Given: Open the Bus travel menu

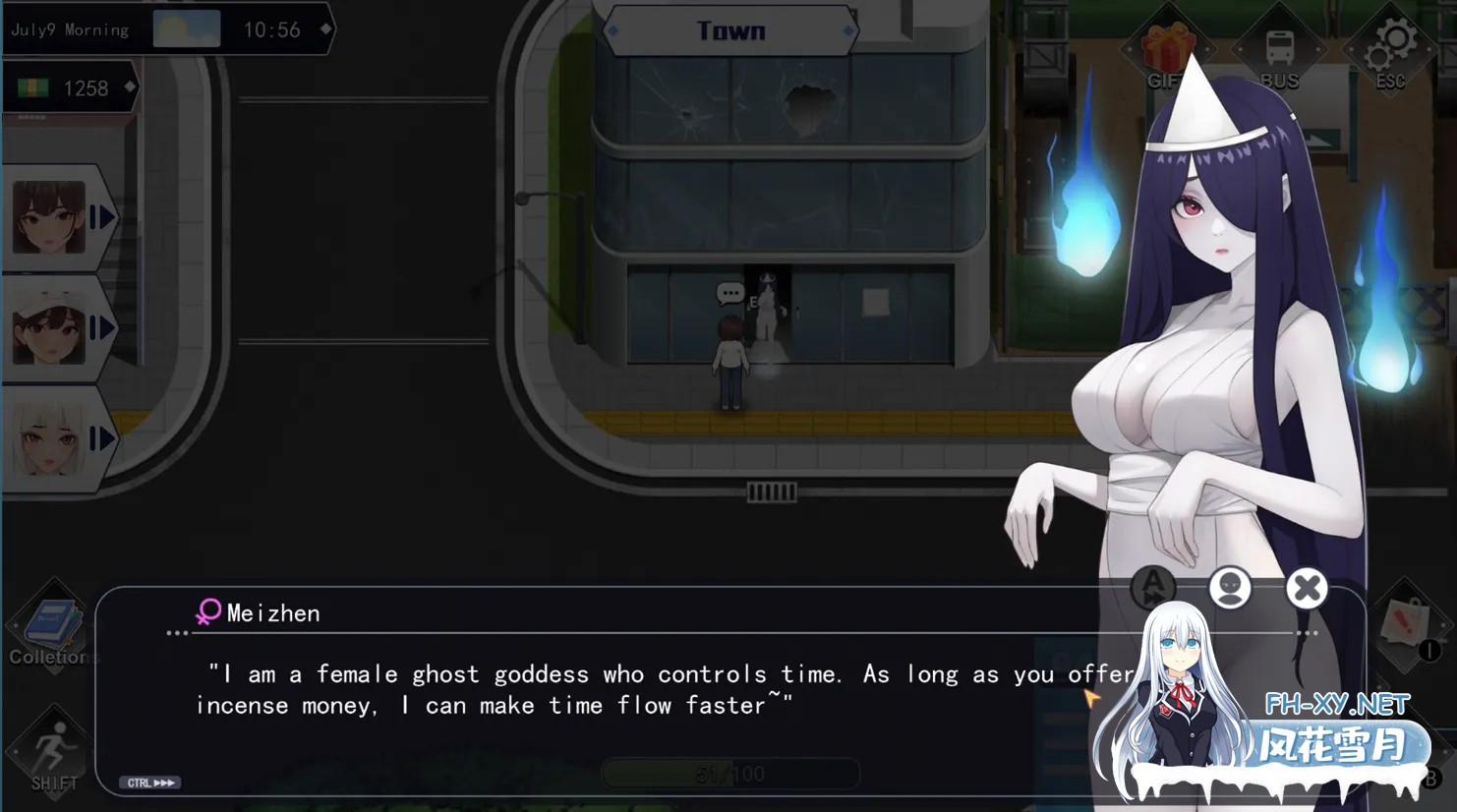Looking at the screenshot, I should (x=1279, y=55).
